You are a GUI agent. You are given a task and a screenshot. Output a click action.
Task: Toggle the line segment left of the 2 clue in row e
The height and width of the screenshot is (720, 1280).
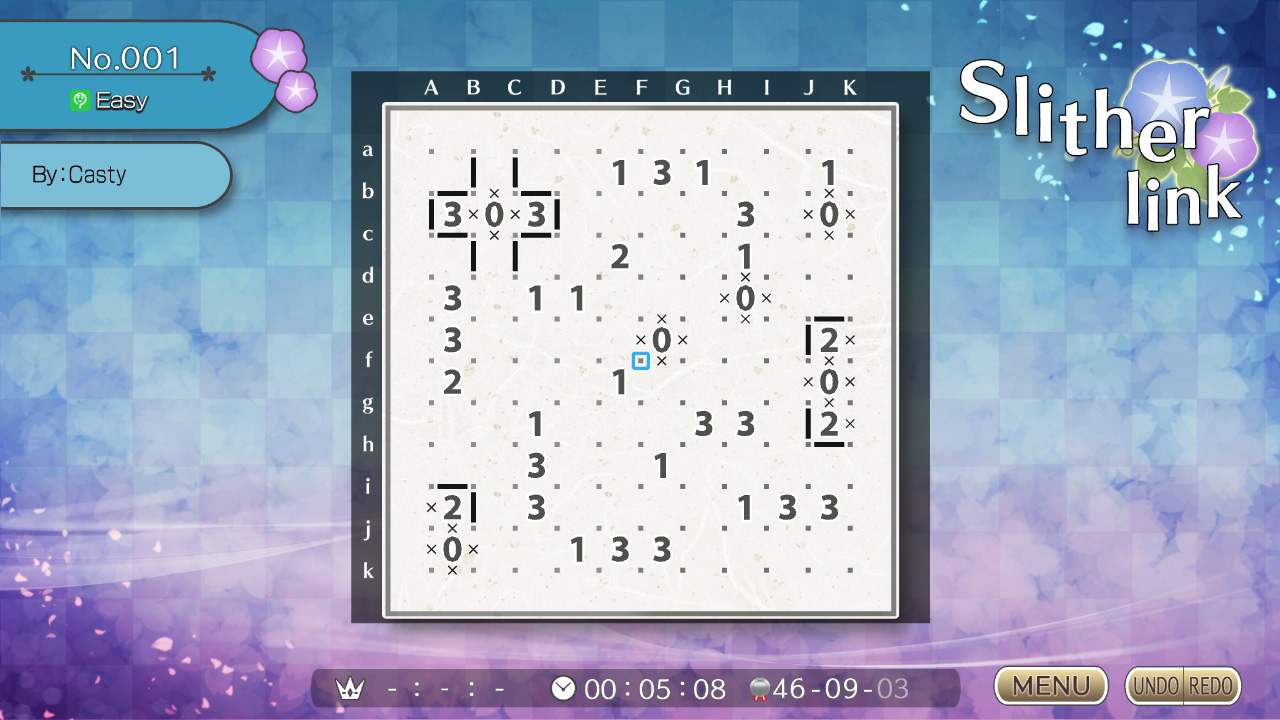[810, 340]
